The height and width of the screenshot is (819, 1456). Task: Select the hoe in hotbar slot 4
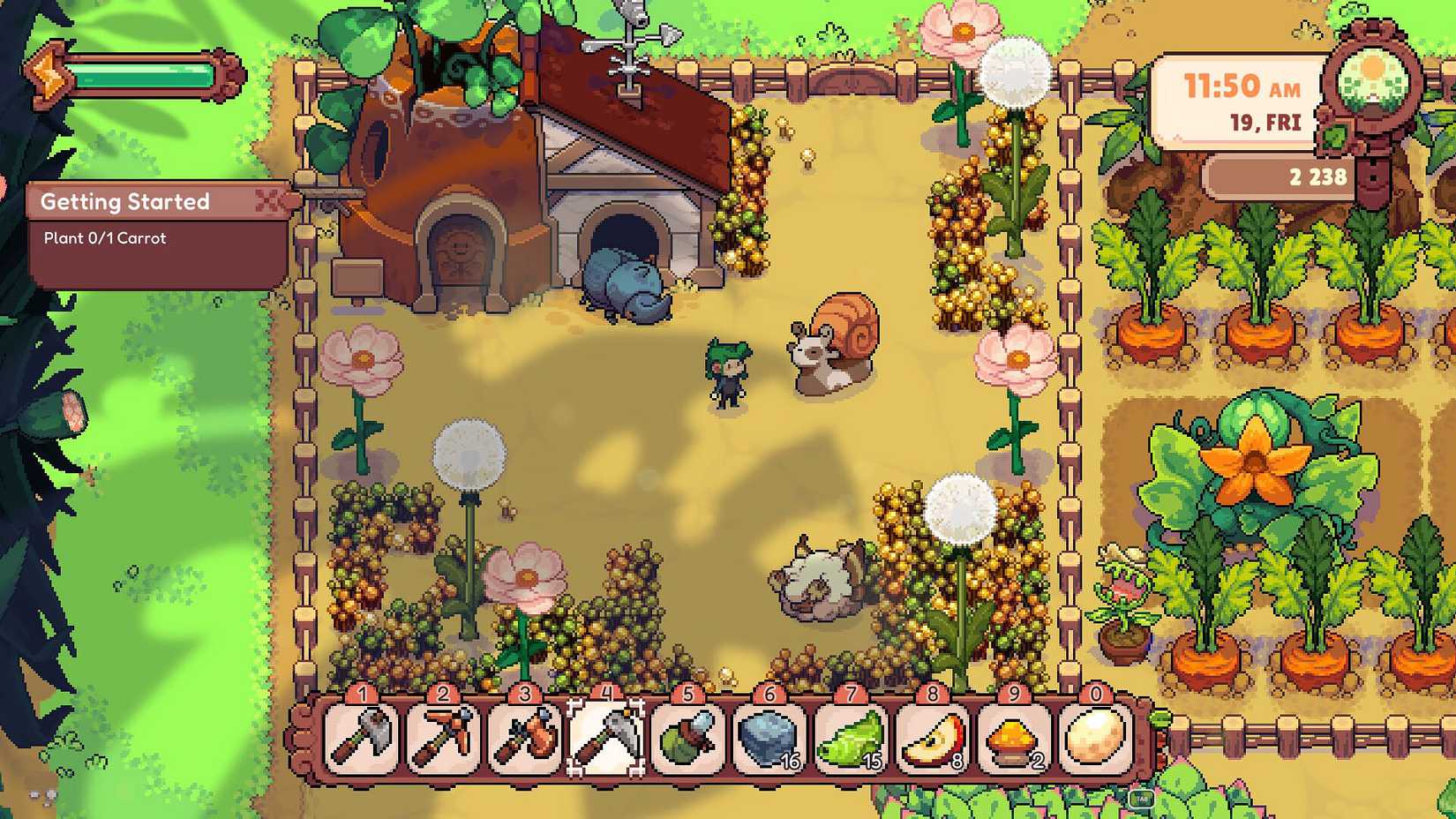click(x=606, y=739)
